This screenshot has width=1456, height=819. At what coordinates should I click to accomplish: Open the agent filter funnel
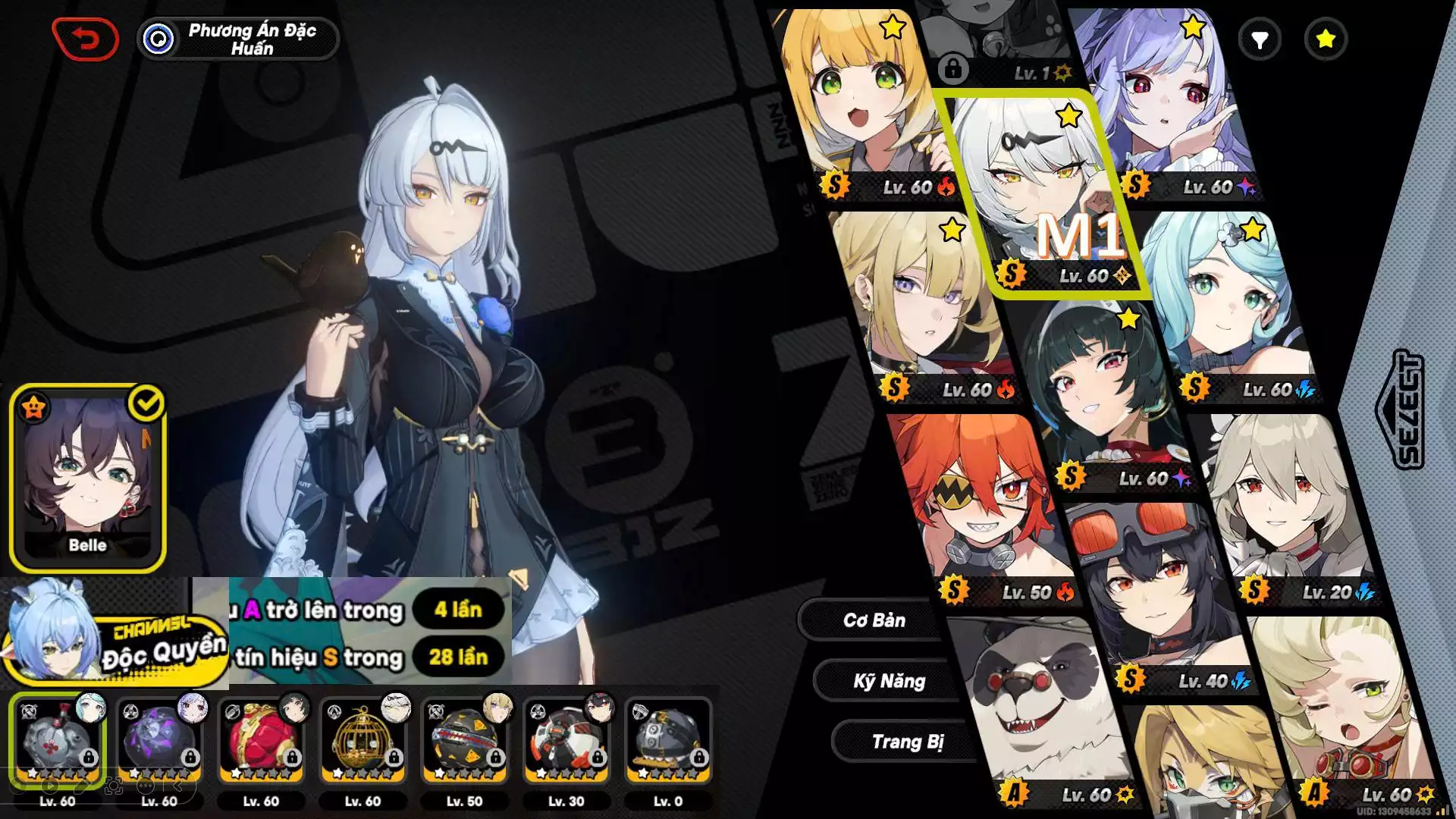pyautogui.click(x=1260, y=39)
